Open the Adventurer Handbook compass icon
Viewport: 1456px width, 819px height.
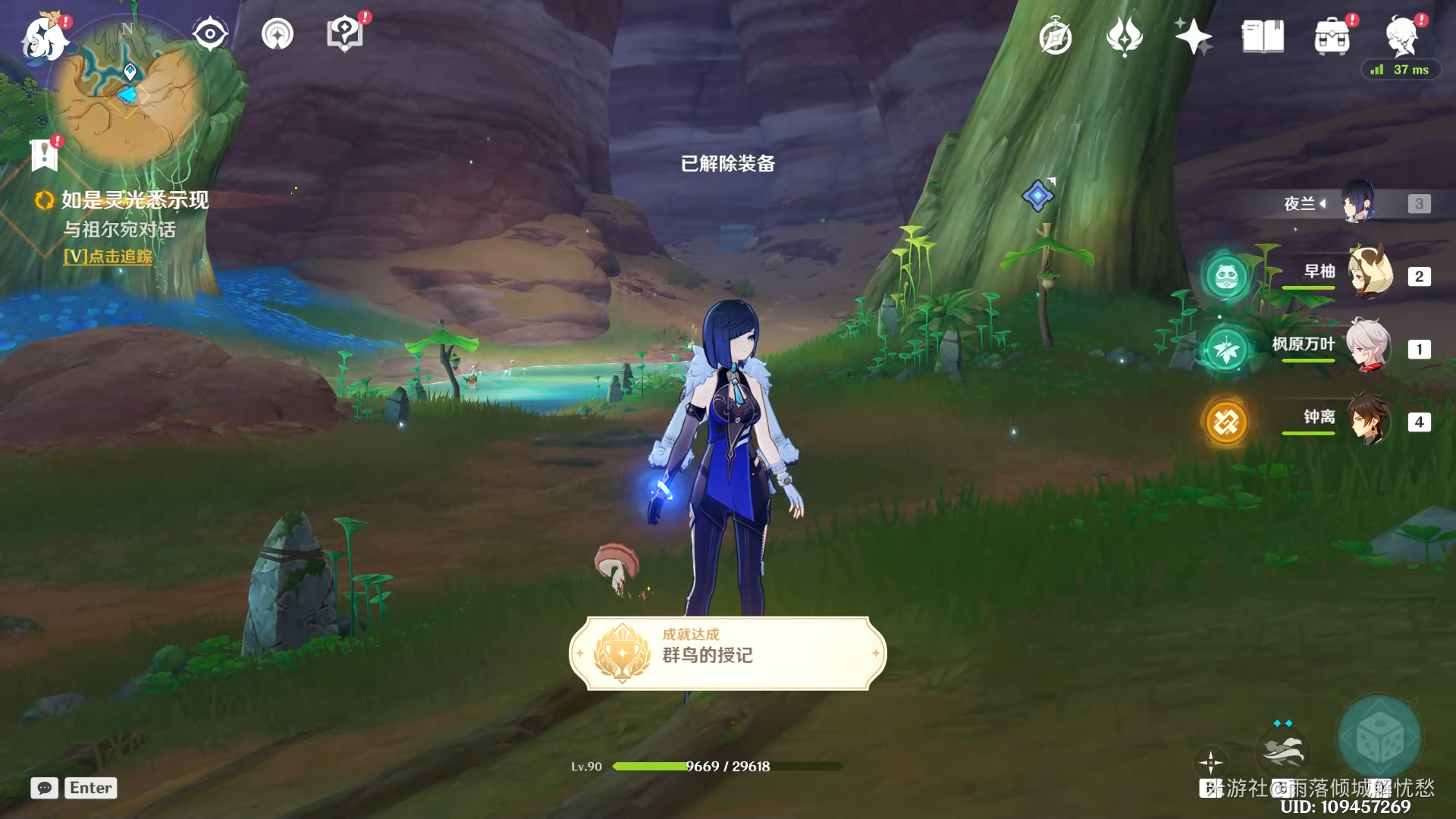[1056, 33]
